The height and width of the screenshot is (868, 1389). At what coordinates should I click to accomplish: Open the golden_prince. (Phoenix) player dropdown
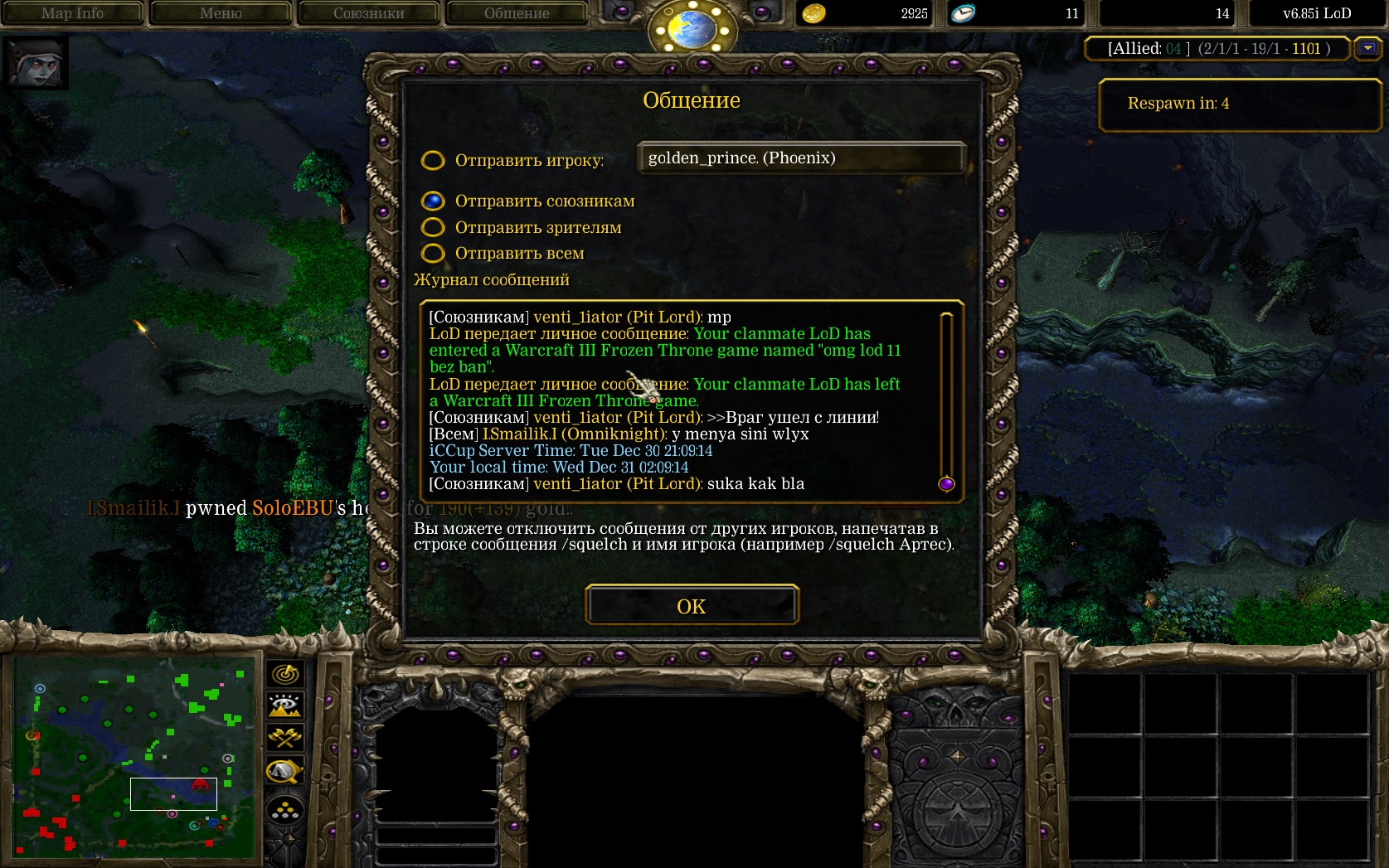click(x=800, y=158)
